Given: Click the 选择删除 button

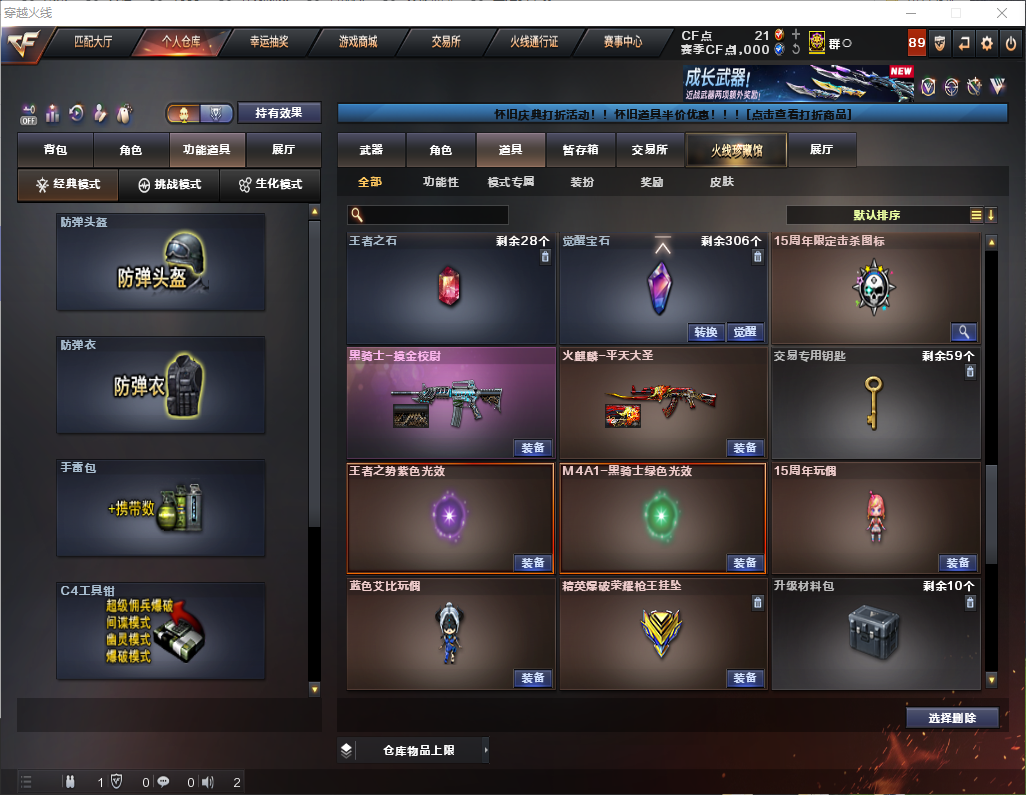Looking at the screenshot, I should point(952,718).
